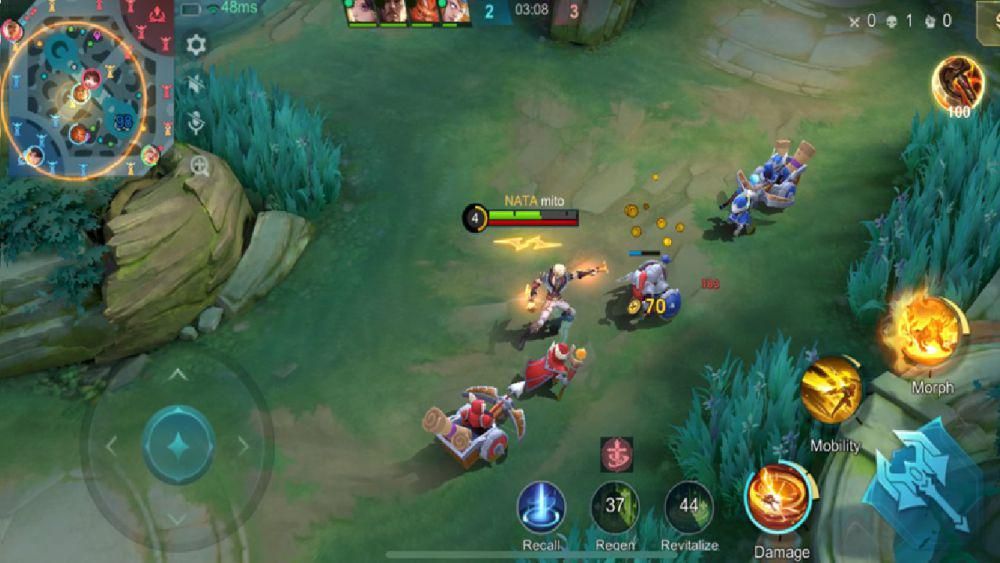Image resolution: width=1000 pixels, height=563 pixels.
Task: Activate the Mobility skill
Action: point(832,392)
